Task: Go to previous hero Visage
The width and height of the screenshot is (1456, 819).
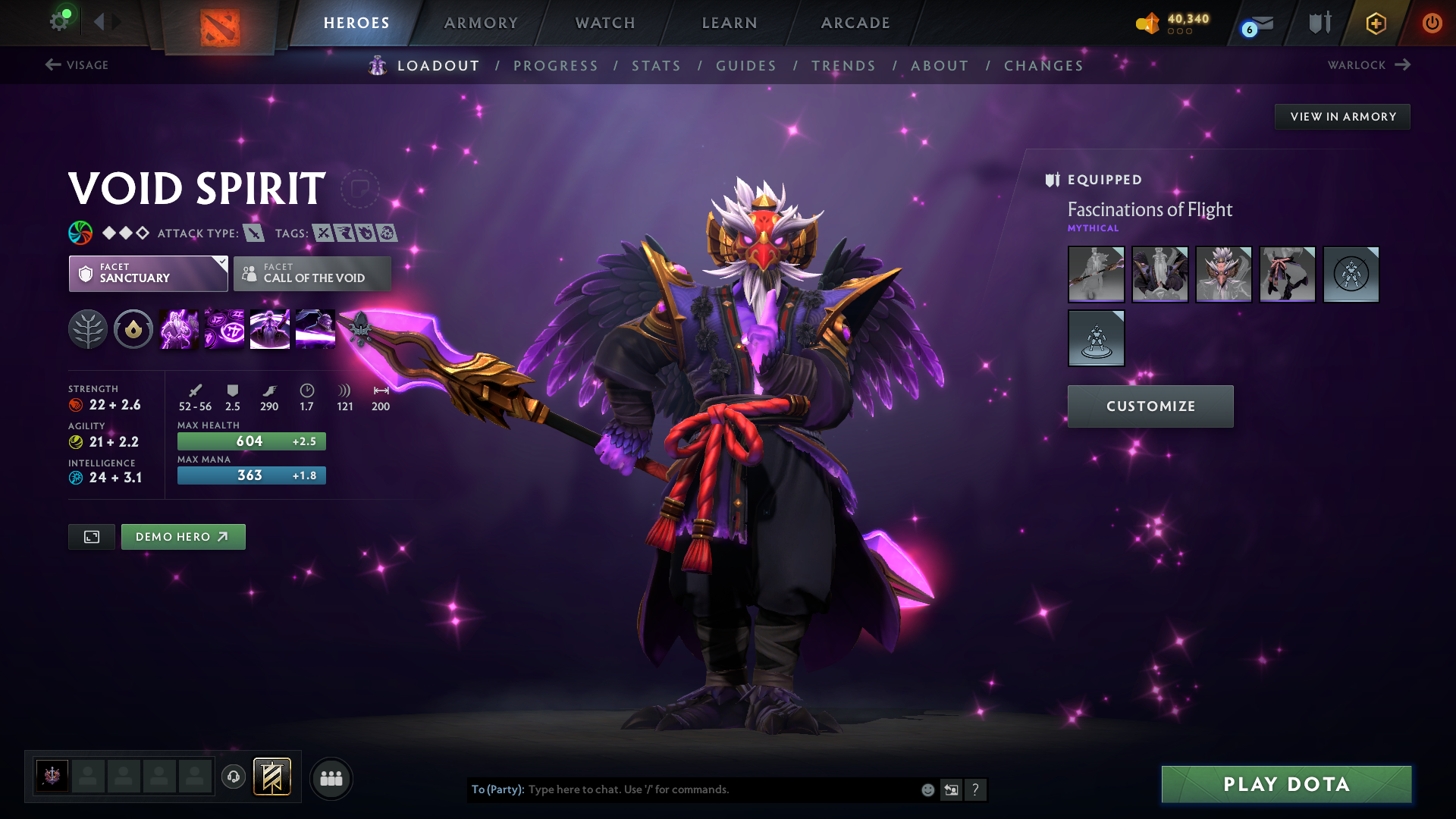Action: [77, 65]
